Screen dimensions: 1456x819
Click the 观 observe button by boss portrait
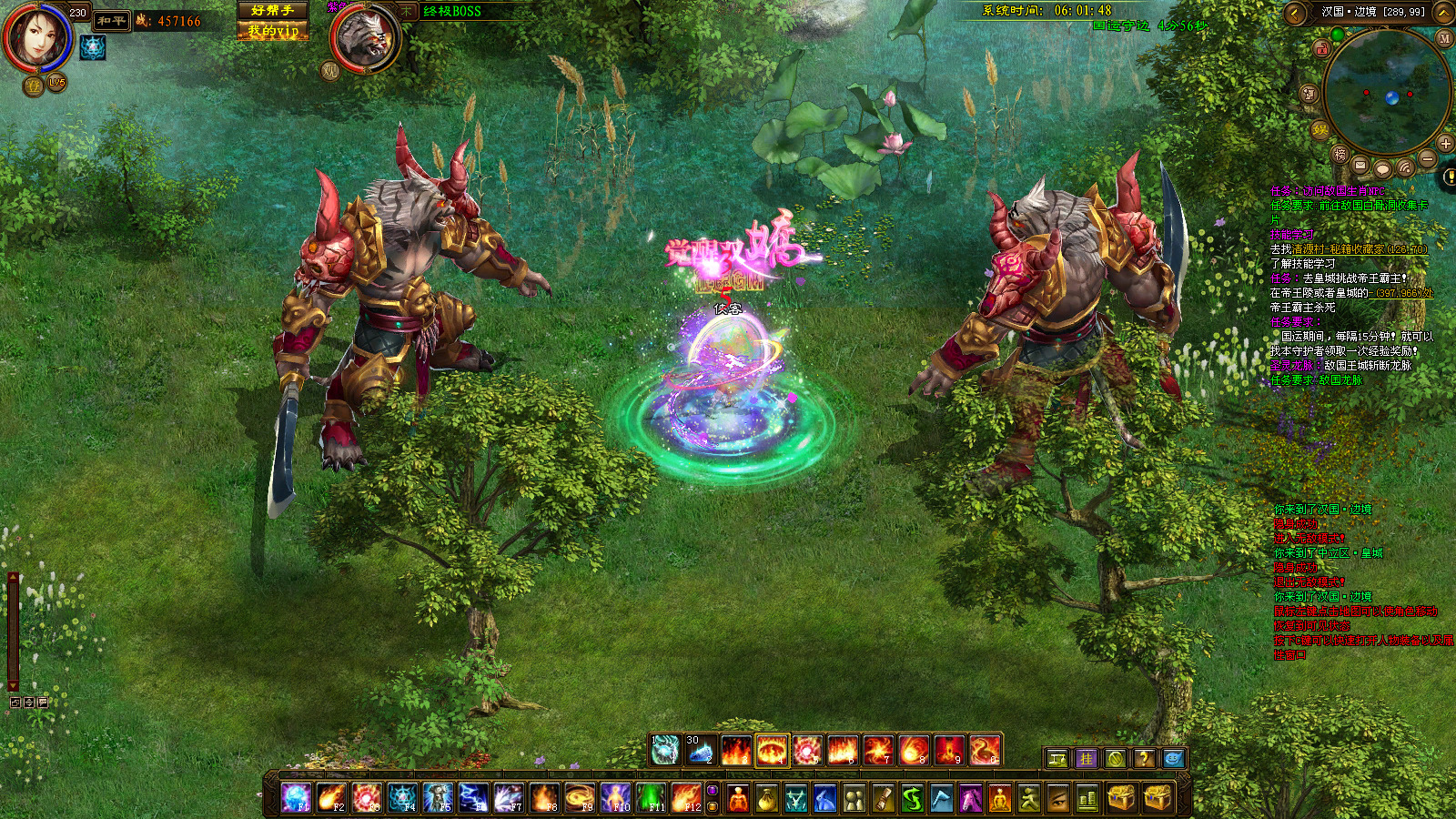(330, 70)
